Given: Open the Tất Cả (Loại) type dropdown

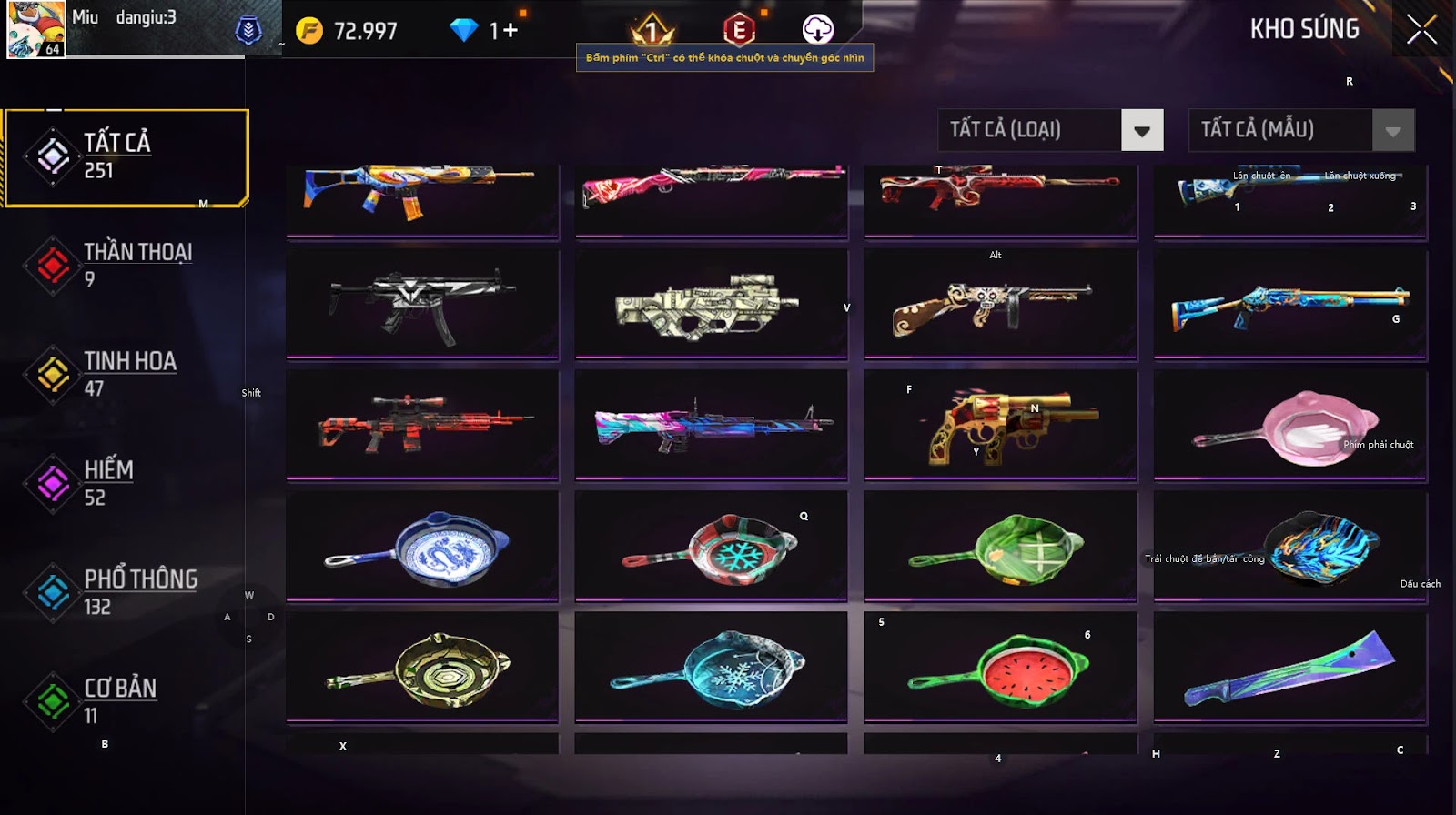Looking at the screenshot, I should pos(1142,130).
